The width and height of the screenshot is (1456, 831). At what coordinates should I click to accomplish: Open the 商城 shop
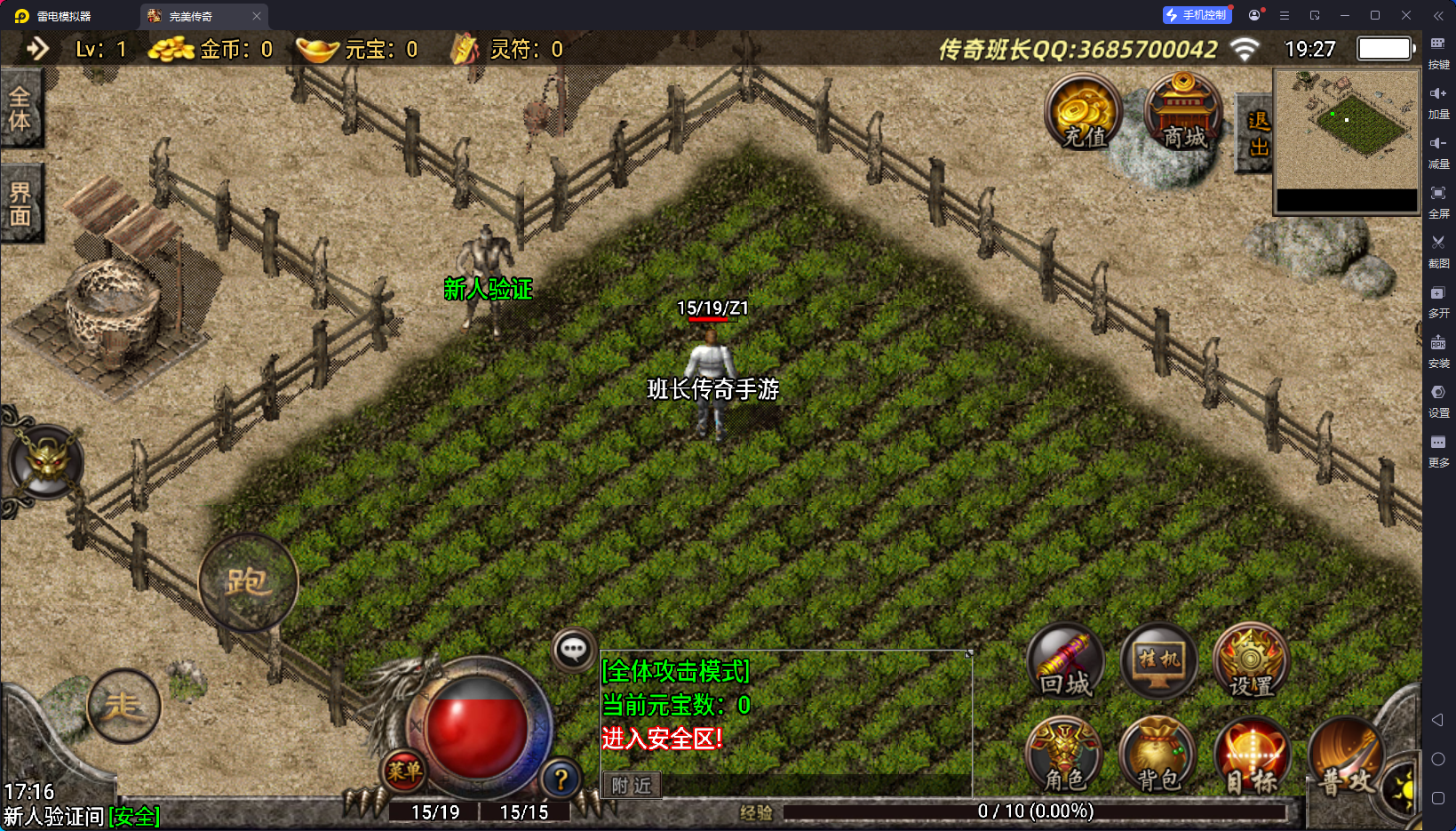point(1183,112)
